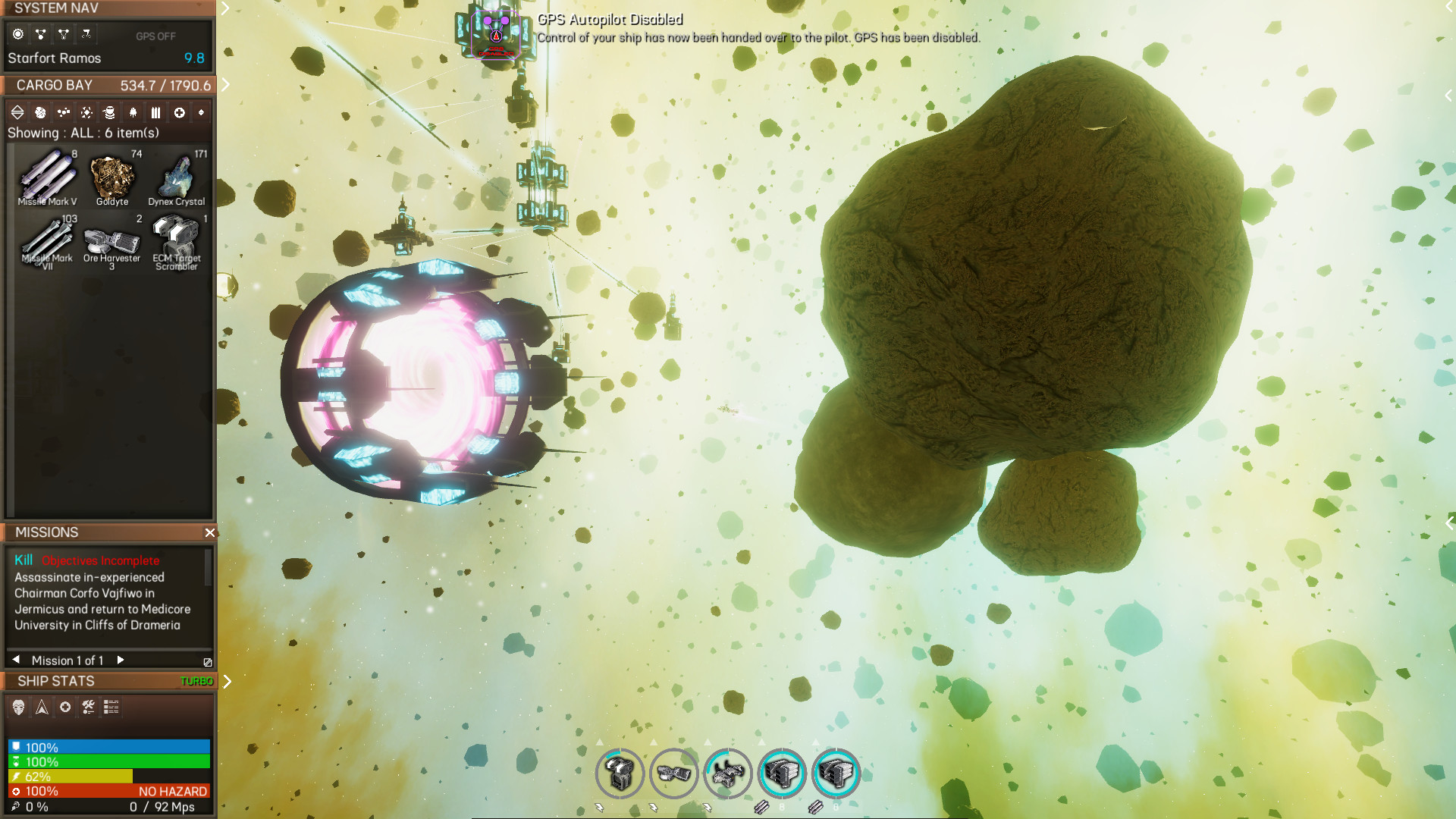Image resolution: width=1456 pixels, height=819 pixels.
Task: Toggle GPS back on via GPS OFF label
Action: tap(156, 35)
